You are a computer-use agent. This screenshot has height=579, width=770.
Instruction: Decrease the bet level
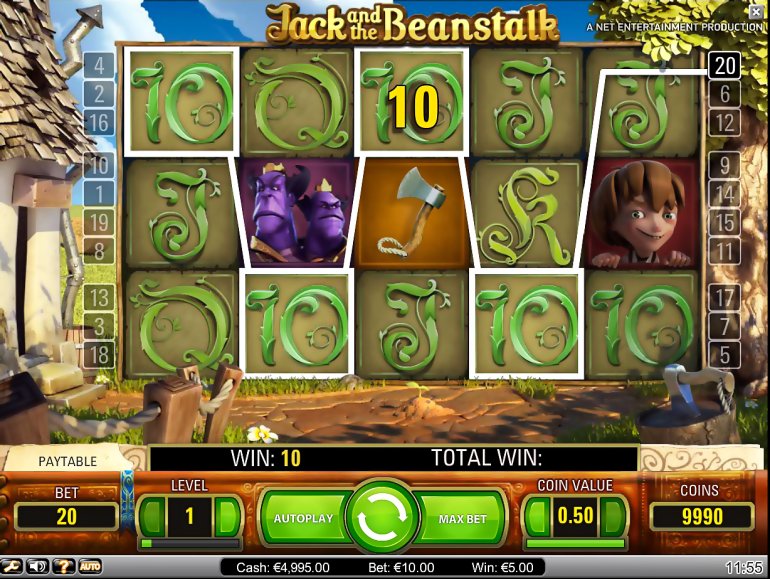pos(151,517)
